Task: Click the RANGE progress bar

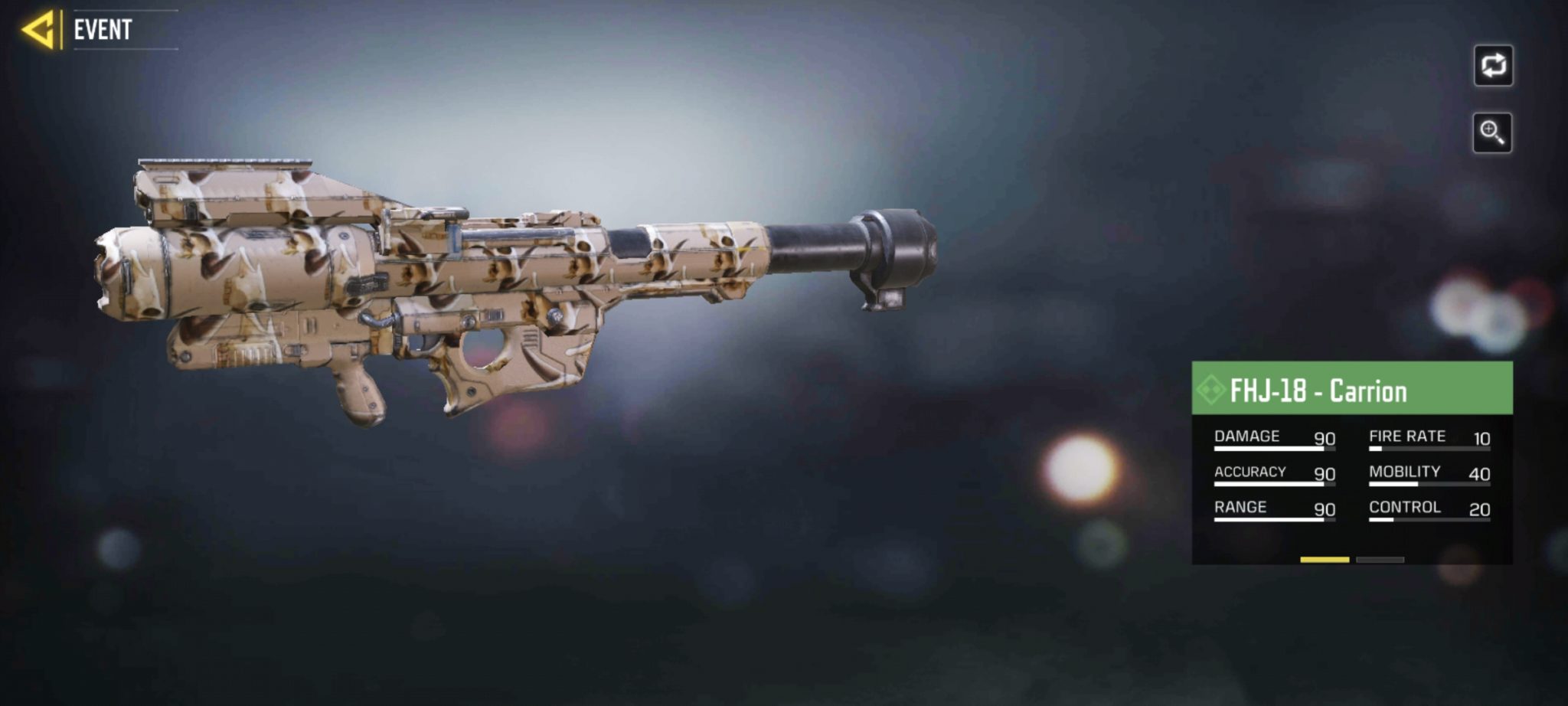Action: [1271, 518]
